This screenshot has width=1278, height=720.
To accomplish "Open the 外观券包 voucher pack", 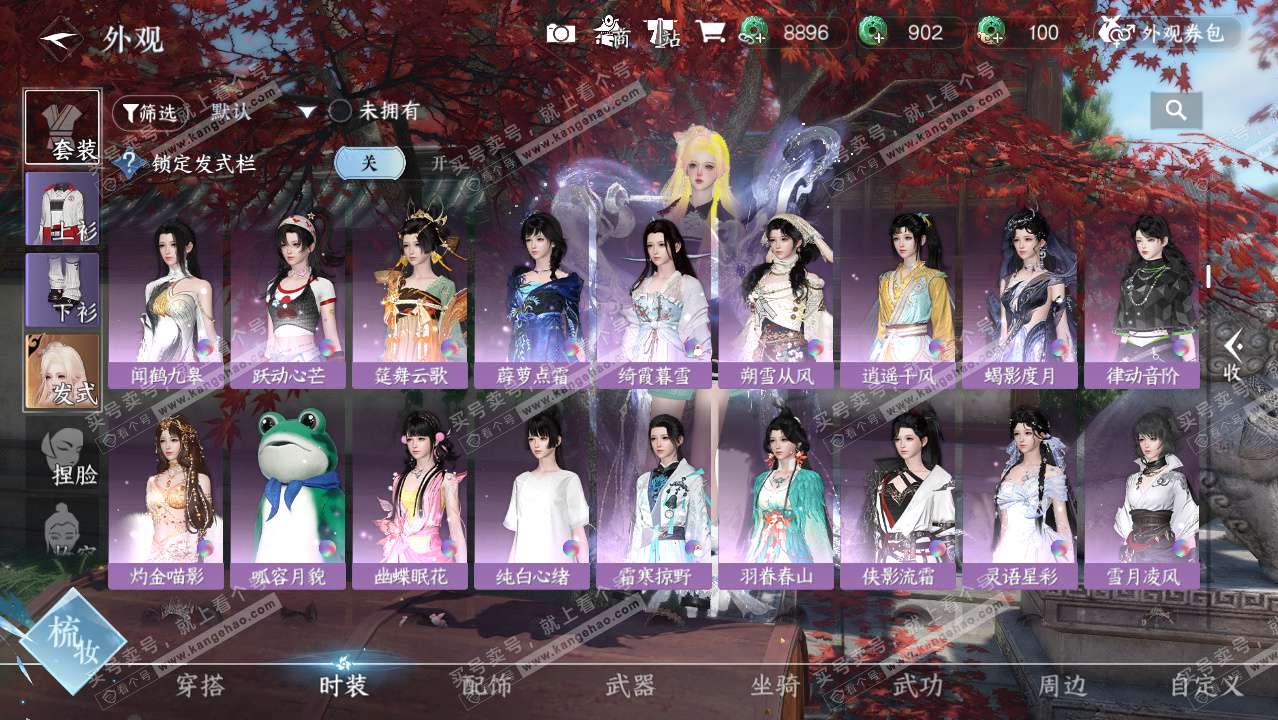I will click(x=1166, y=33).
